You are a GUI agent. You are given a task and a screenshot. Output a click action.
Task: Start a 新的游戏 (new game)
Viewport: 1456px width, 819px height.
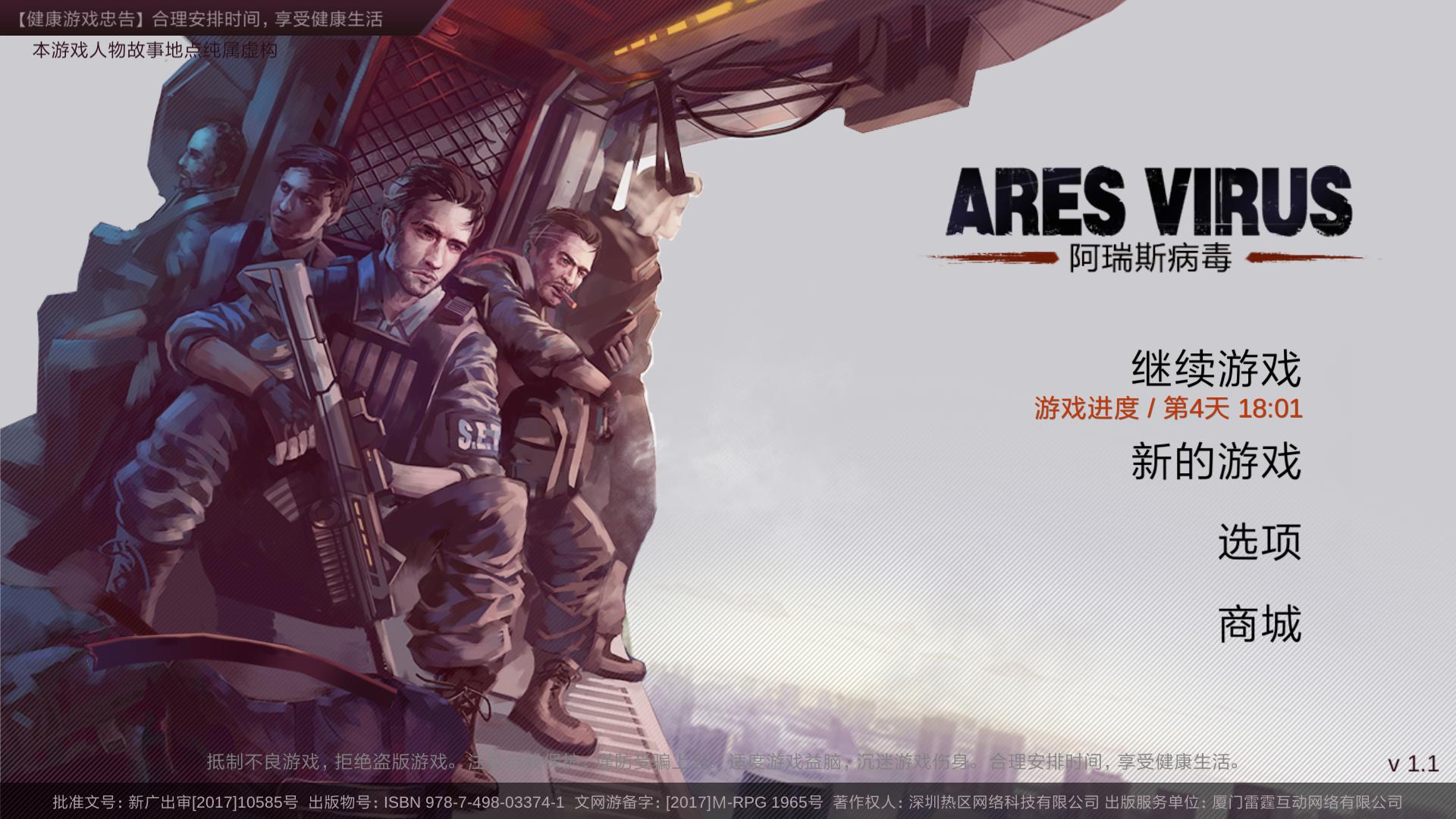[x=1215, y=466]
